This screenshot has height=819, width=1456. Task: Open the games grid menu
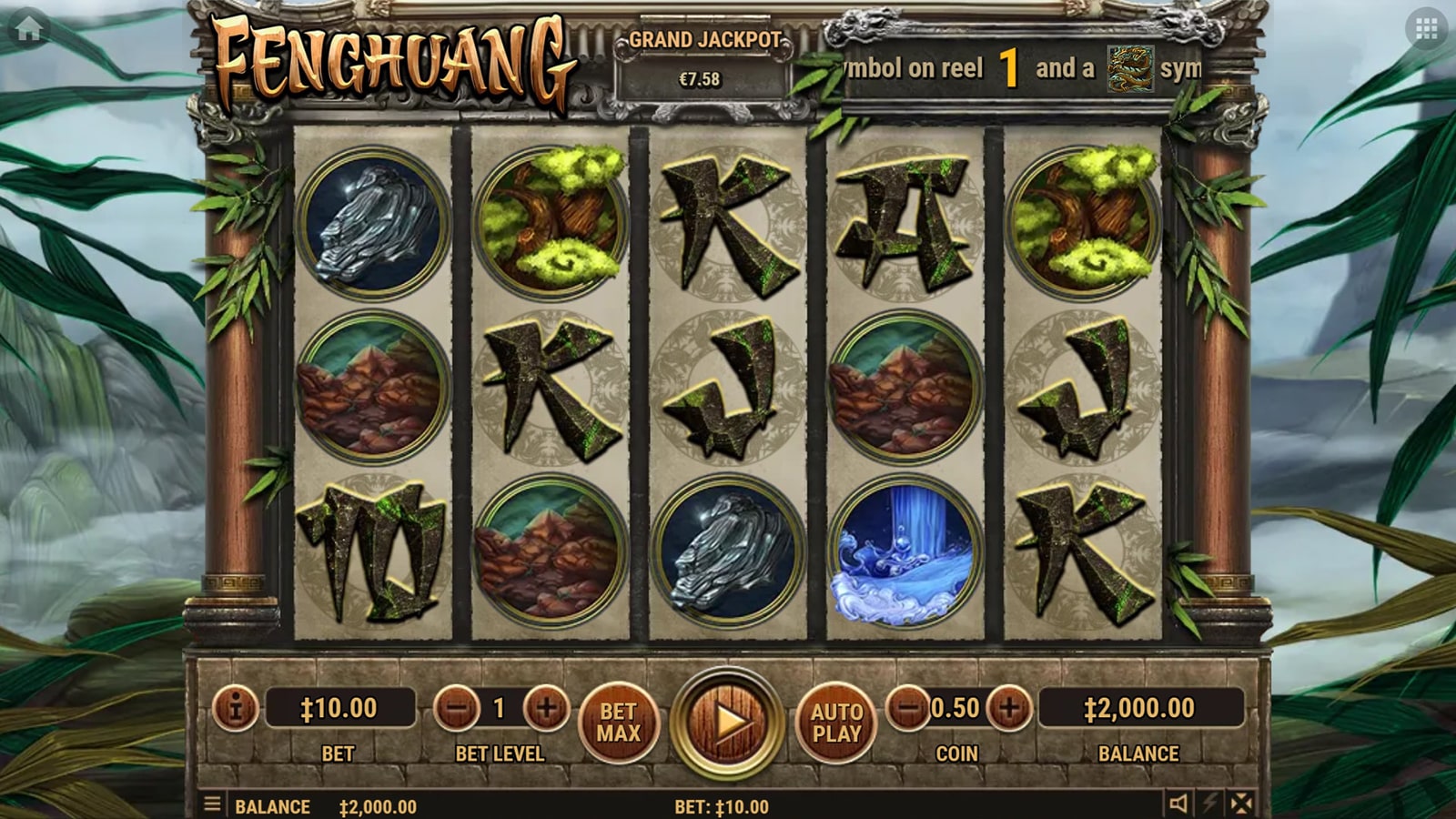tap(1426, 29)
